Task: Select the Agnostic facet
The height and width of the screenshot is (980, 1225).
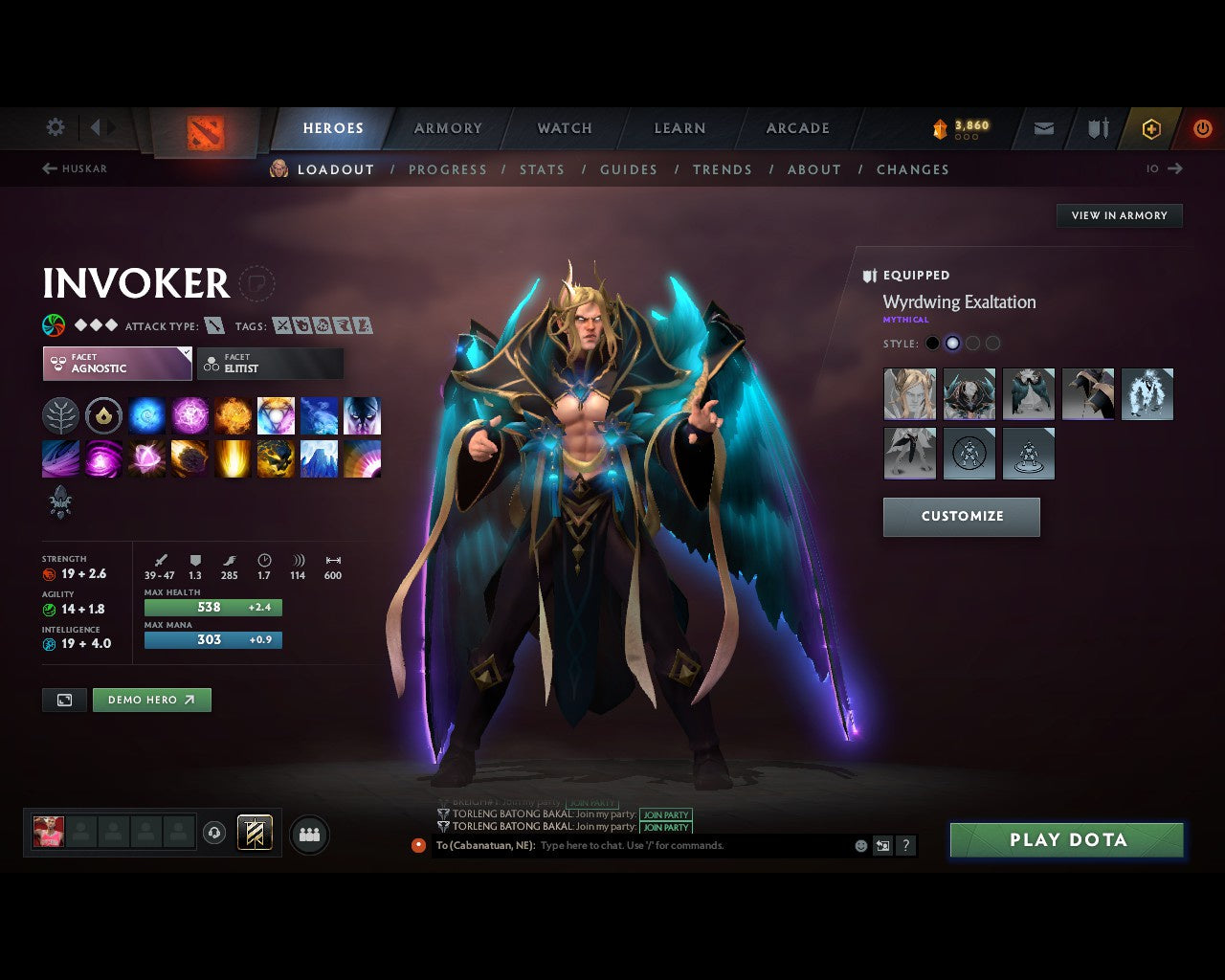Action: [116, 364]
